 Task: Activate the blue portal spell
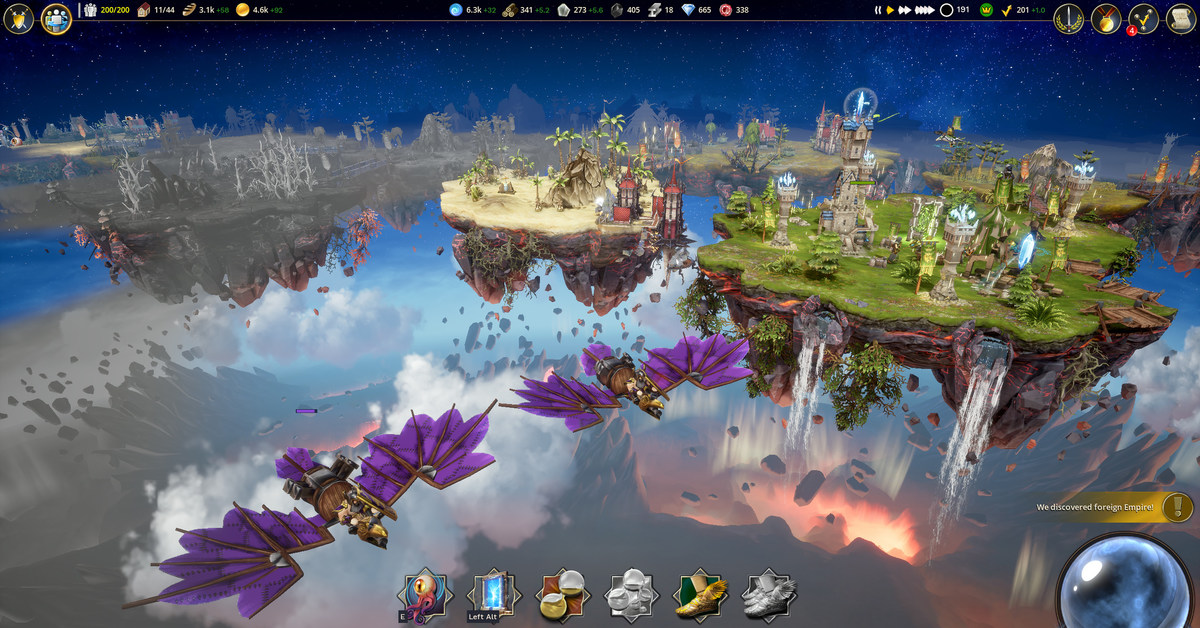[x=494, y=596]
